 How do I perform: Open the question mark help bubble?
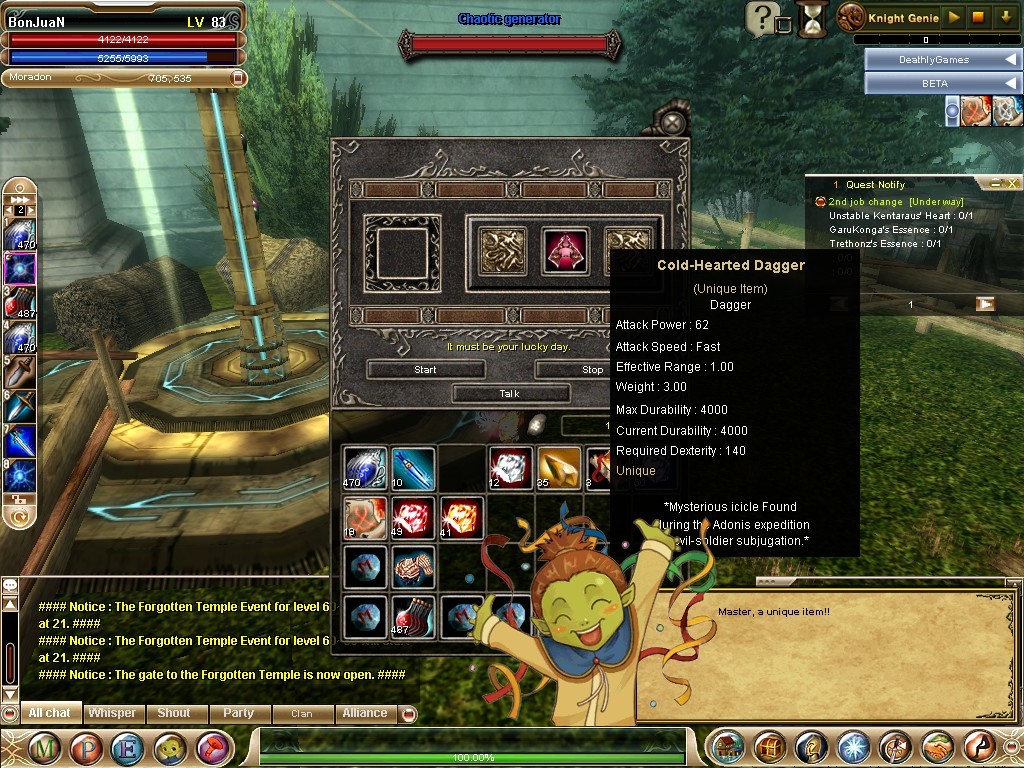point(763,17)
